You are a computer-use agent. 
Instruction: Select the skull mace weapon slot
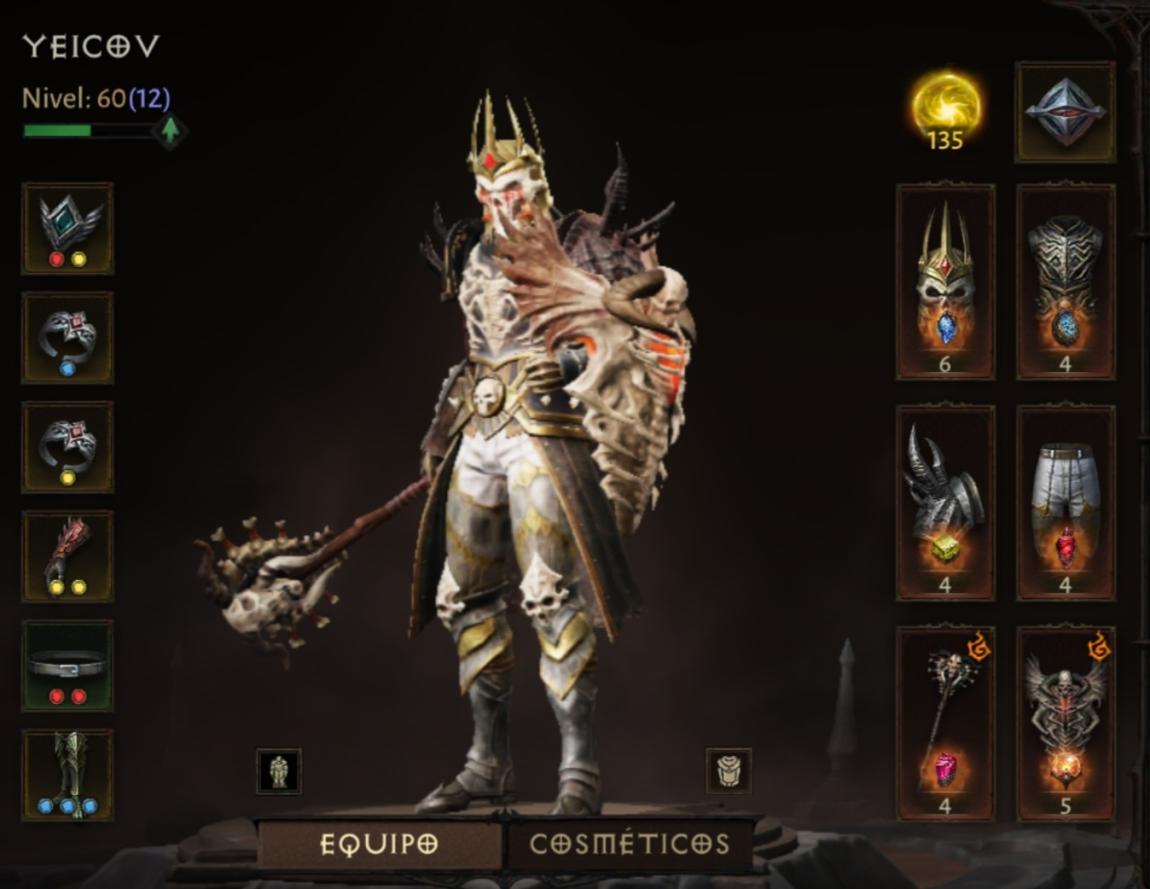pos(945,723)
